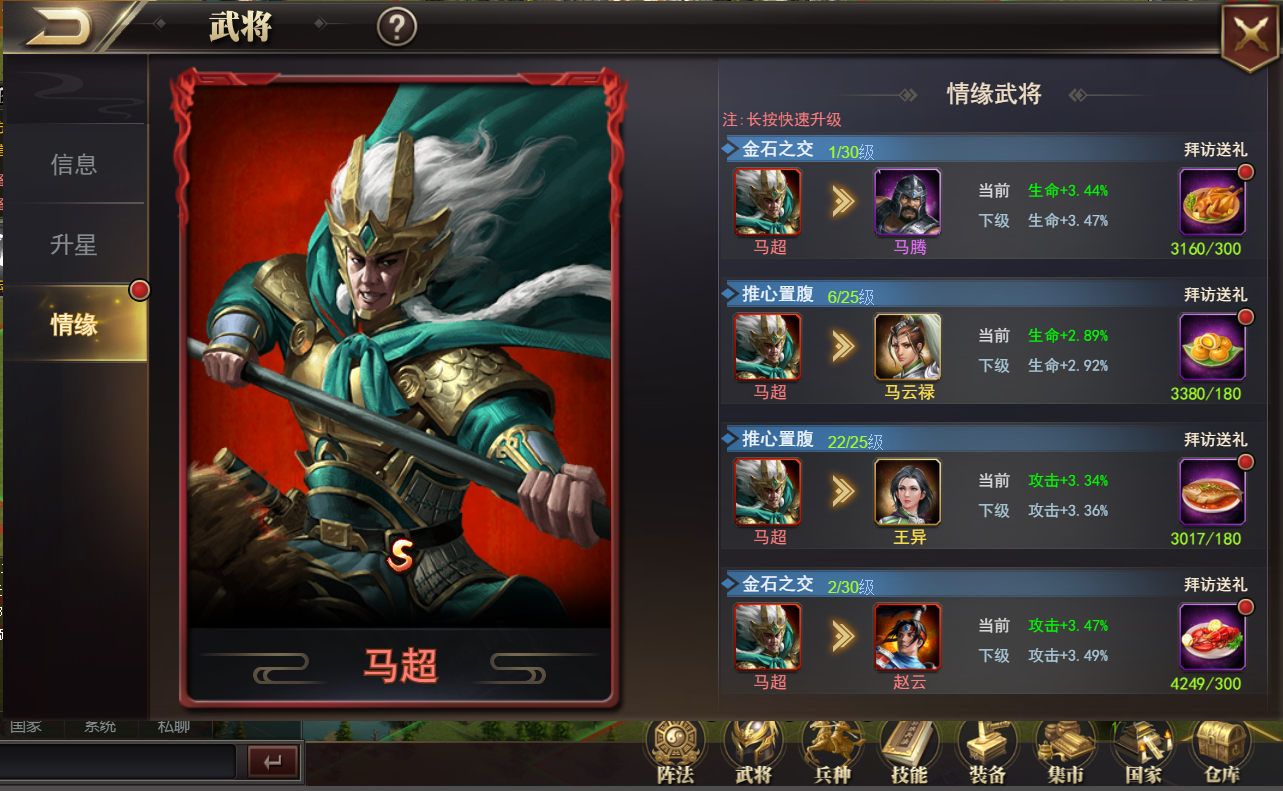Select 马云禄's portrait thumbnail

(907, 347)
